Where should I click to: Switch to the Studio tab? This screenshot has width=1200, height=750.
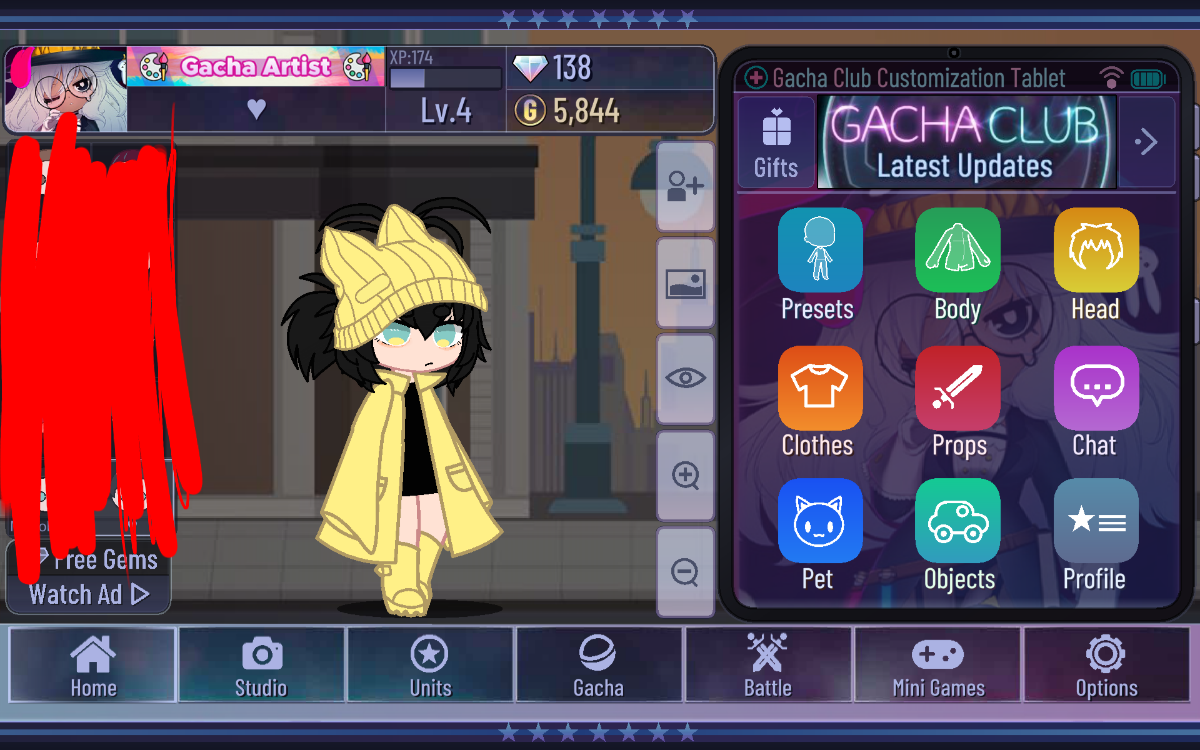261,667
